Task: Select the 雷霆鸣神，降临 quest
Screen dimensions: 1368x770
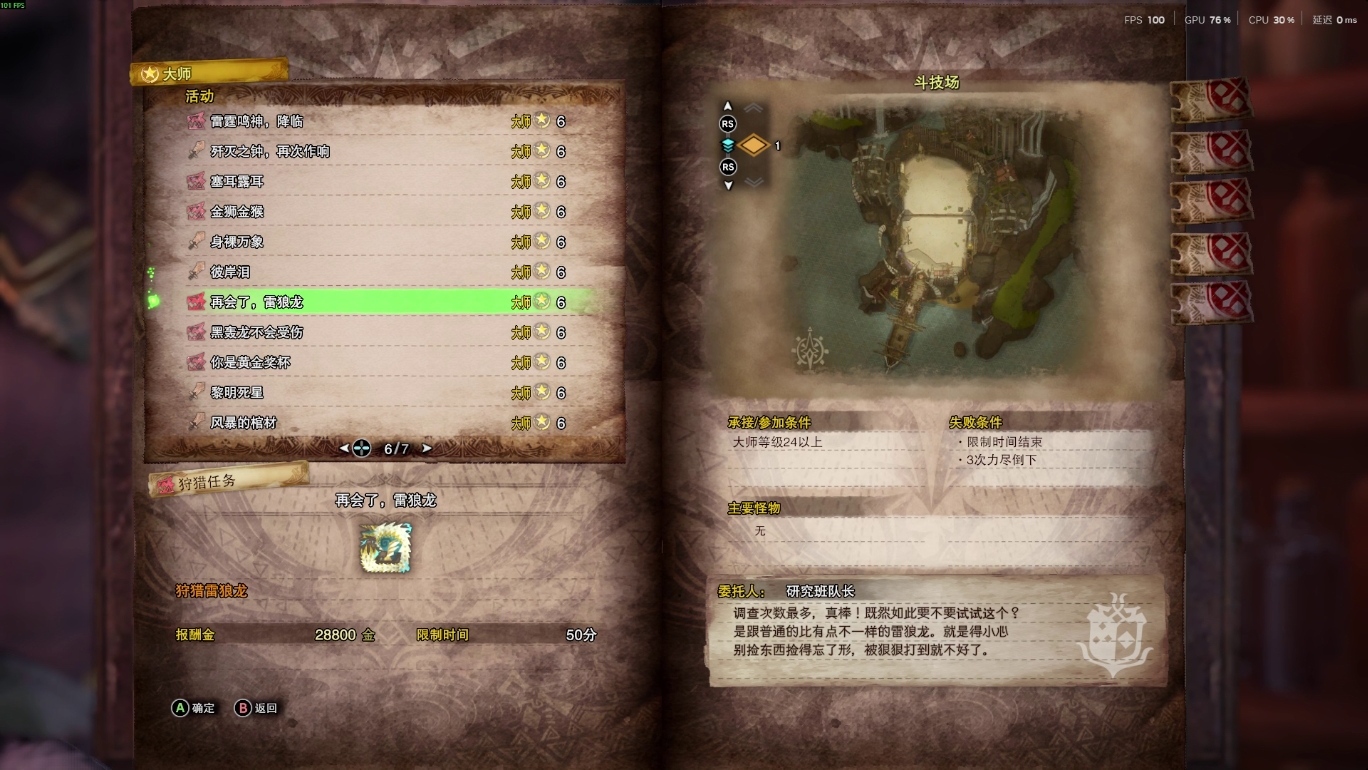Action: click(257, 121)
